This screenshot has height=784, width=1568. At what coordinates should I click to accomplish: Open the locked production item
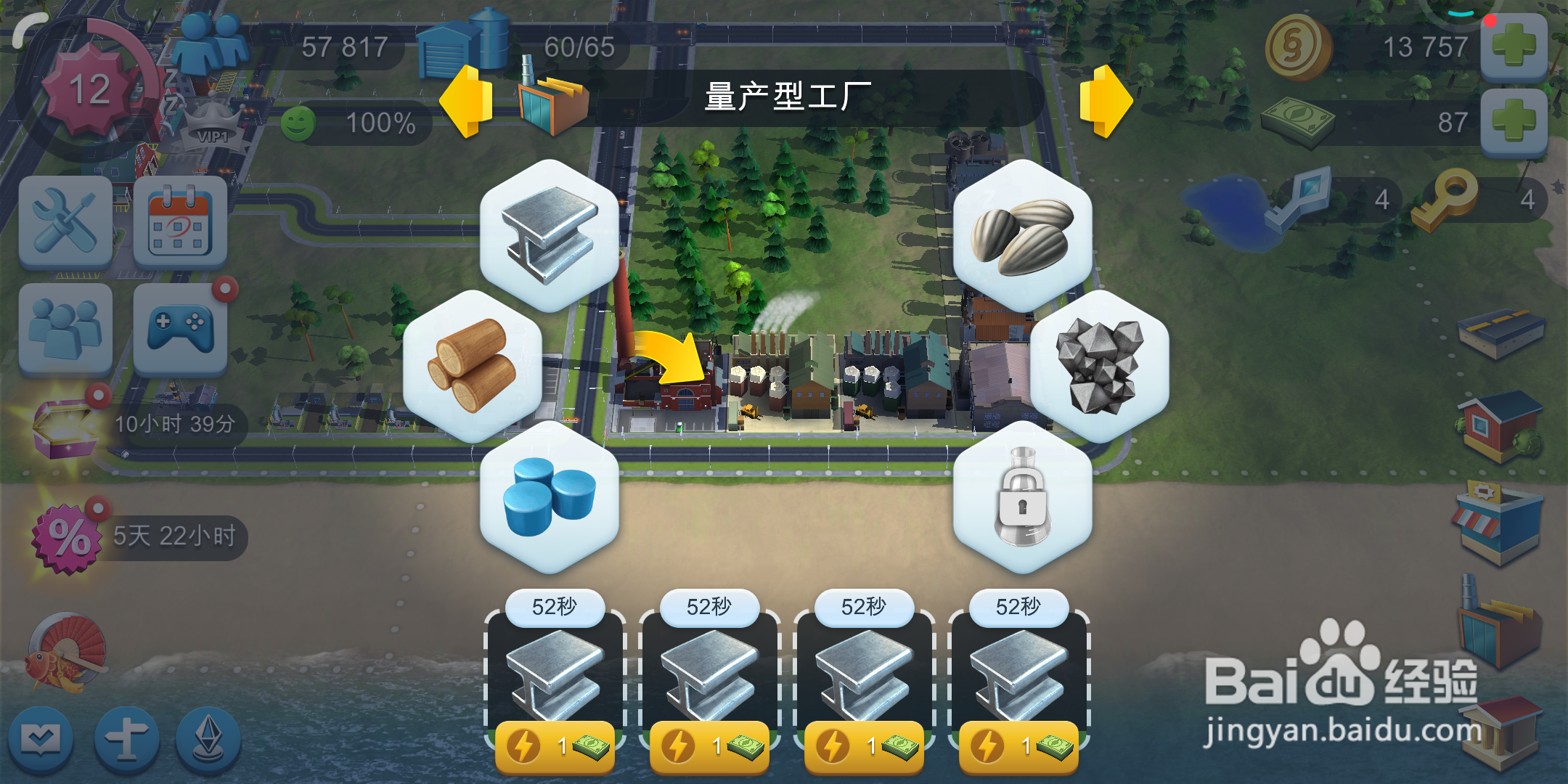(x=1024, y=501)
